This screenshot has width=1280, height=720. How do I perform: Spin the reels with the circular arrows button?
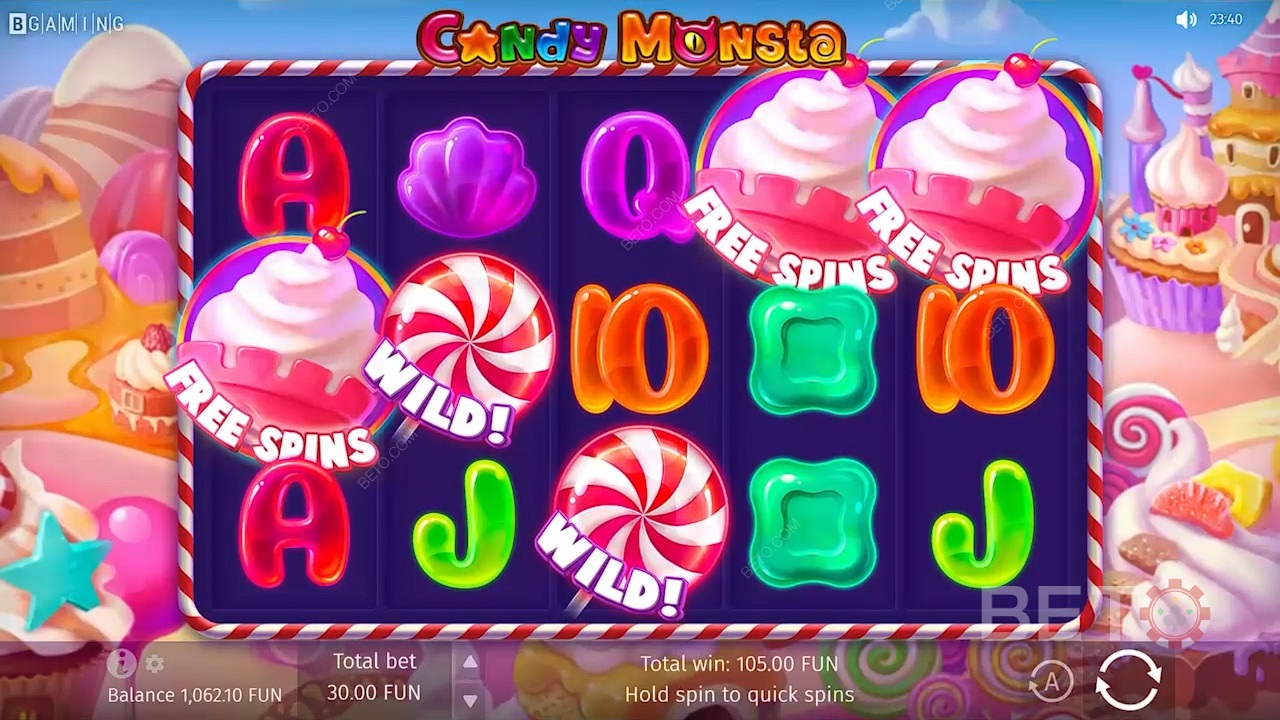(1128, 680)
